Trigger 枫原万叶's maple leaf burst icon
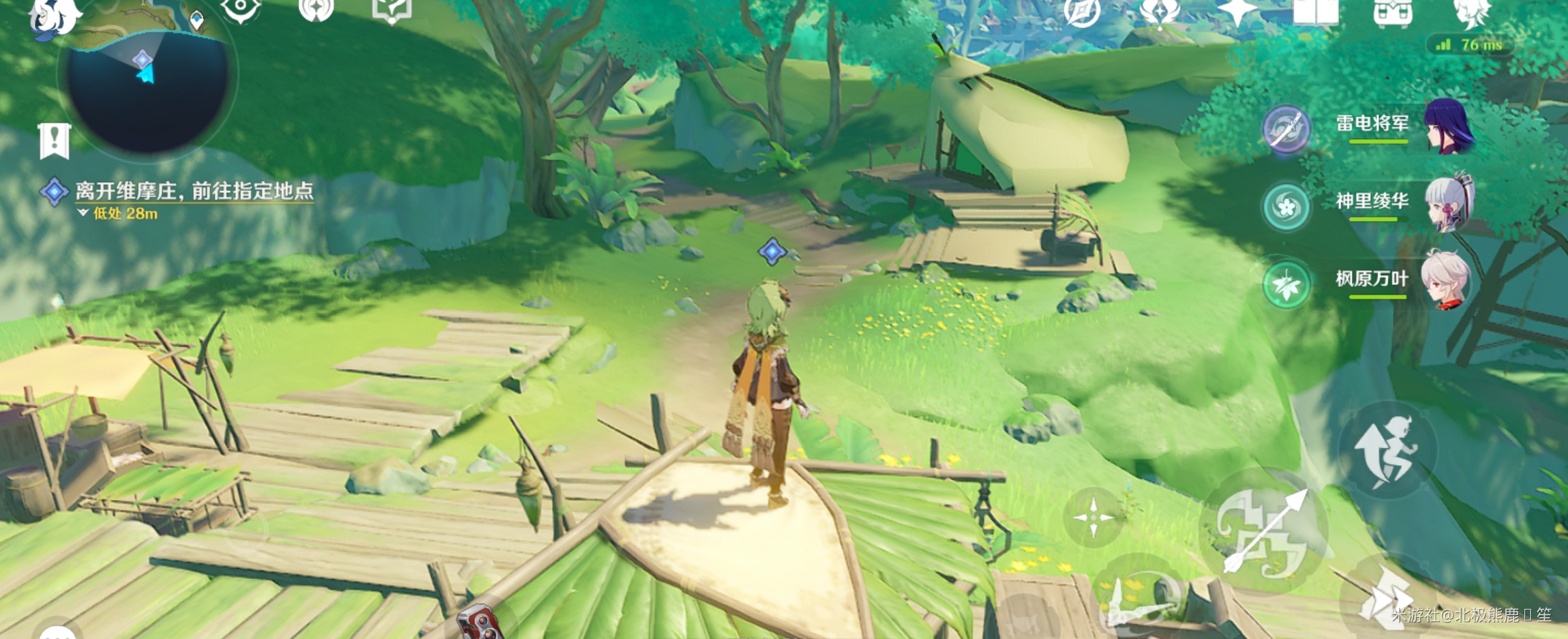Viewport: 1568px width, 639px height. 1286,284
